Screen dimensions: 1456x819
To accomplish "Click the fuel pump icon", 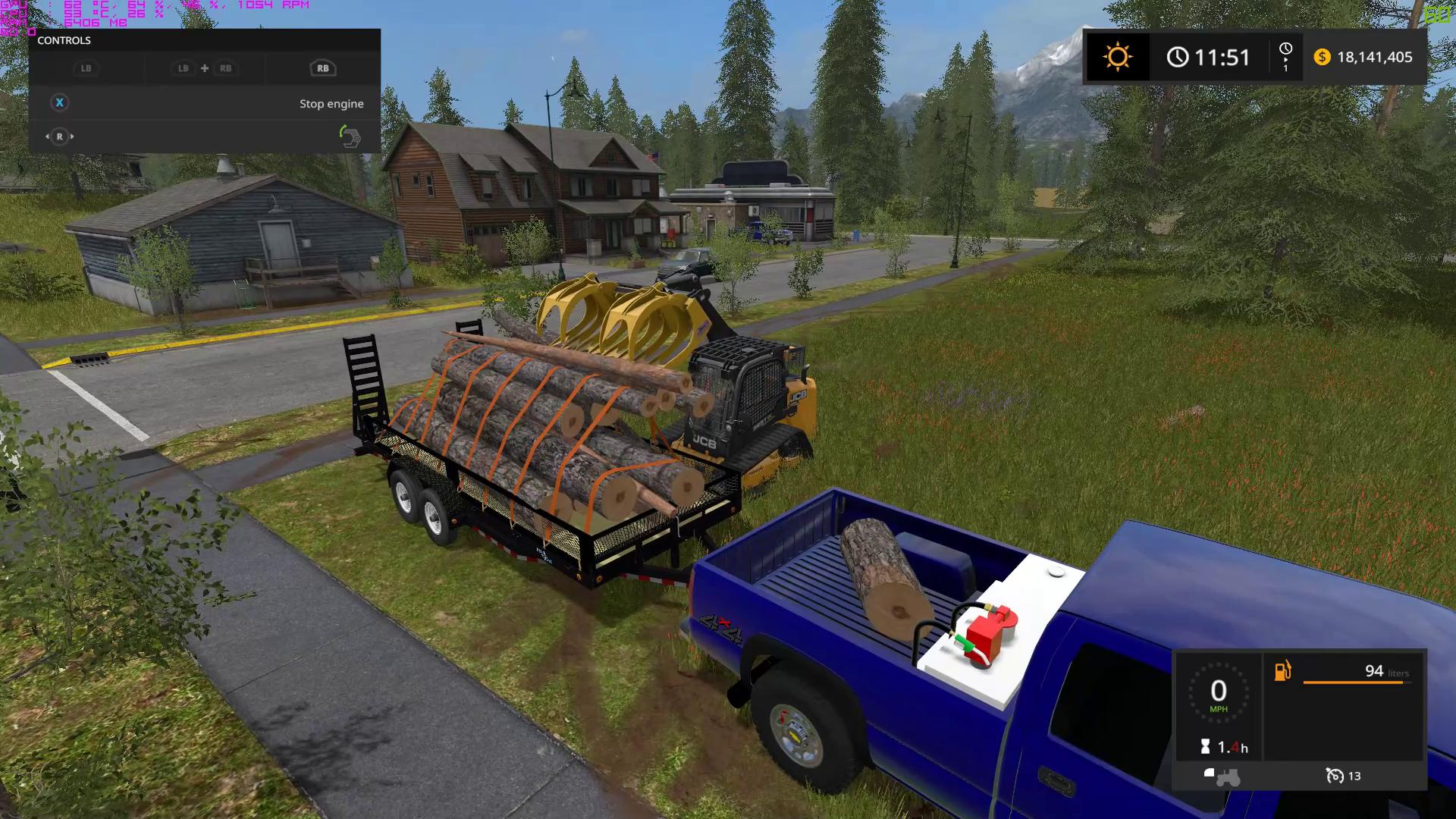I will 1282,671.
